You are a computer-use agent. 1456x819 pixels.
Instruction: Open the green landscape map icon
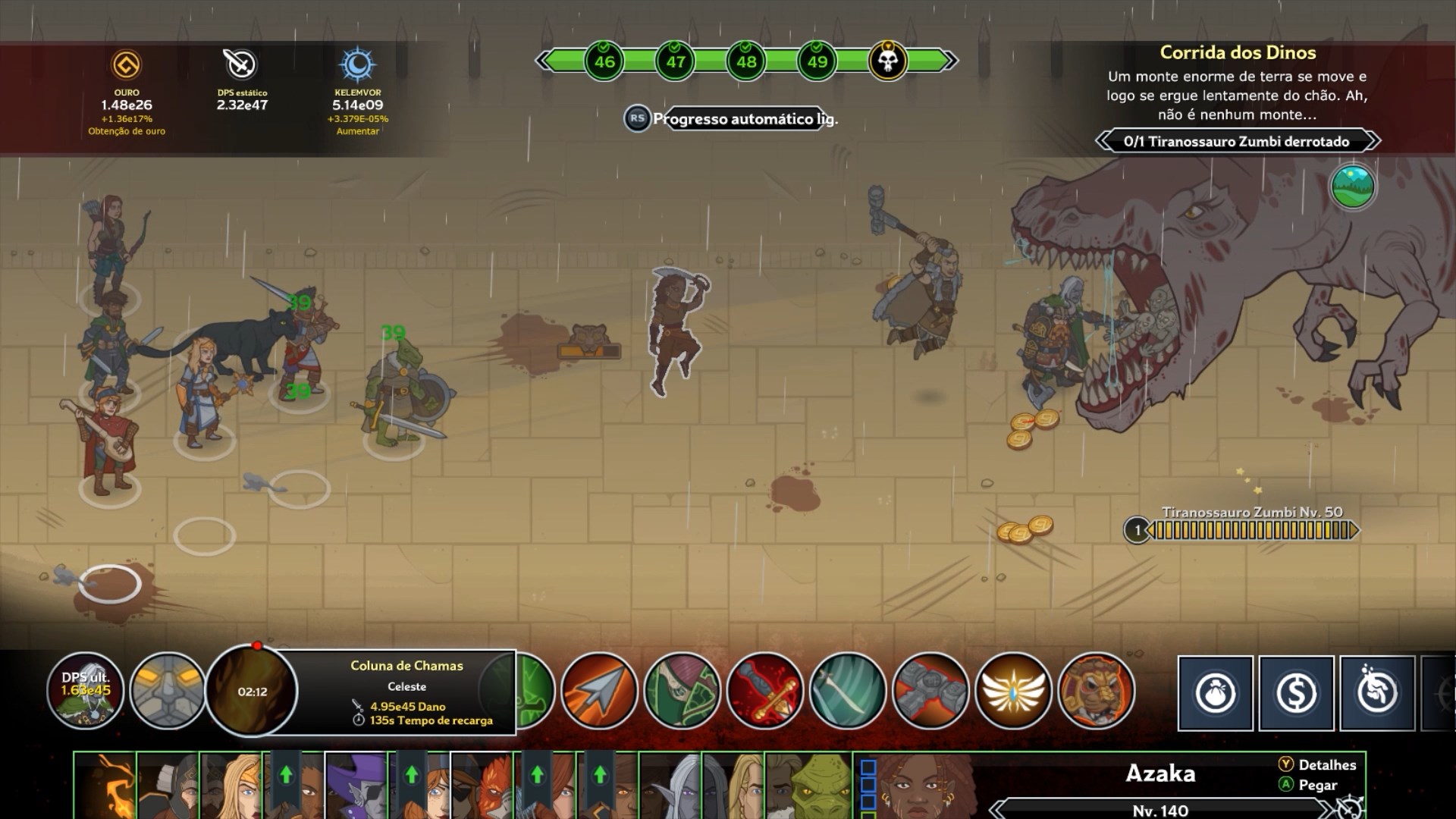tap(1352, 187)
